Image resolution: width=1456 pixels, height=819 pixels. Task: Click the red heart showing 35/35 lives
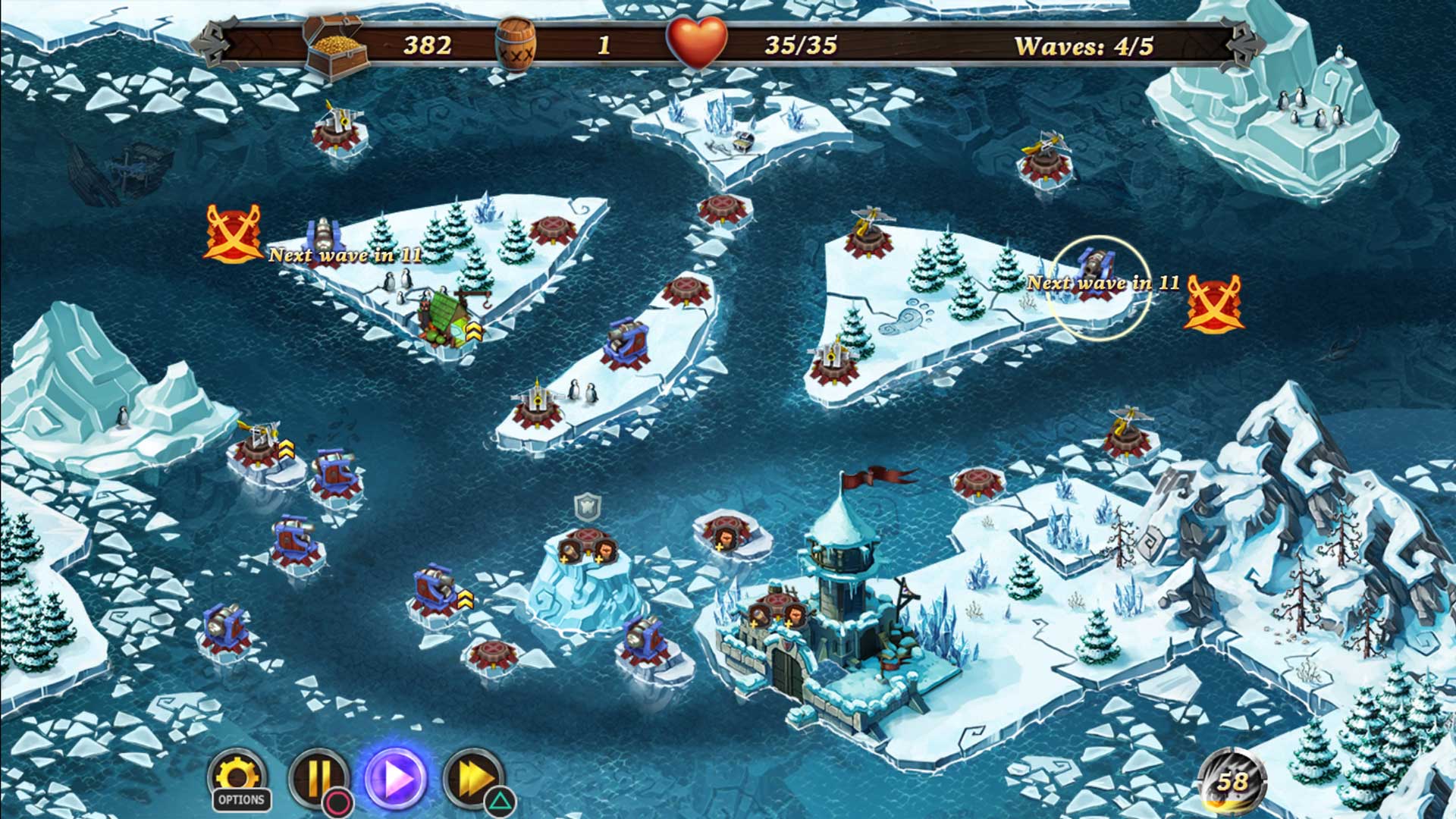[x=699, y=44]
